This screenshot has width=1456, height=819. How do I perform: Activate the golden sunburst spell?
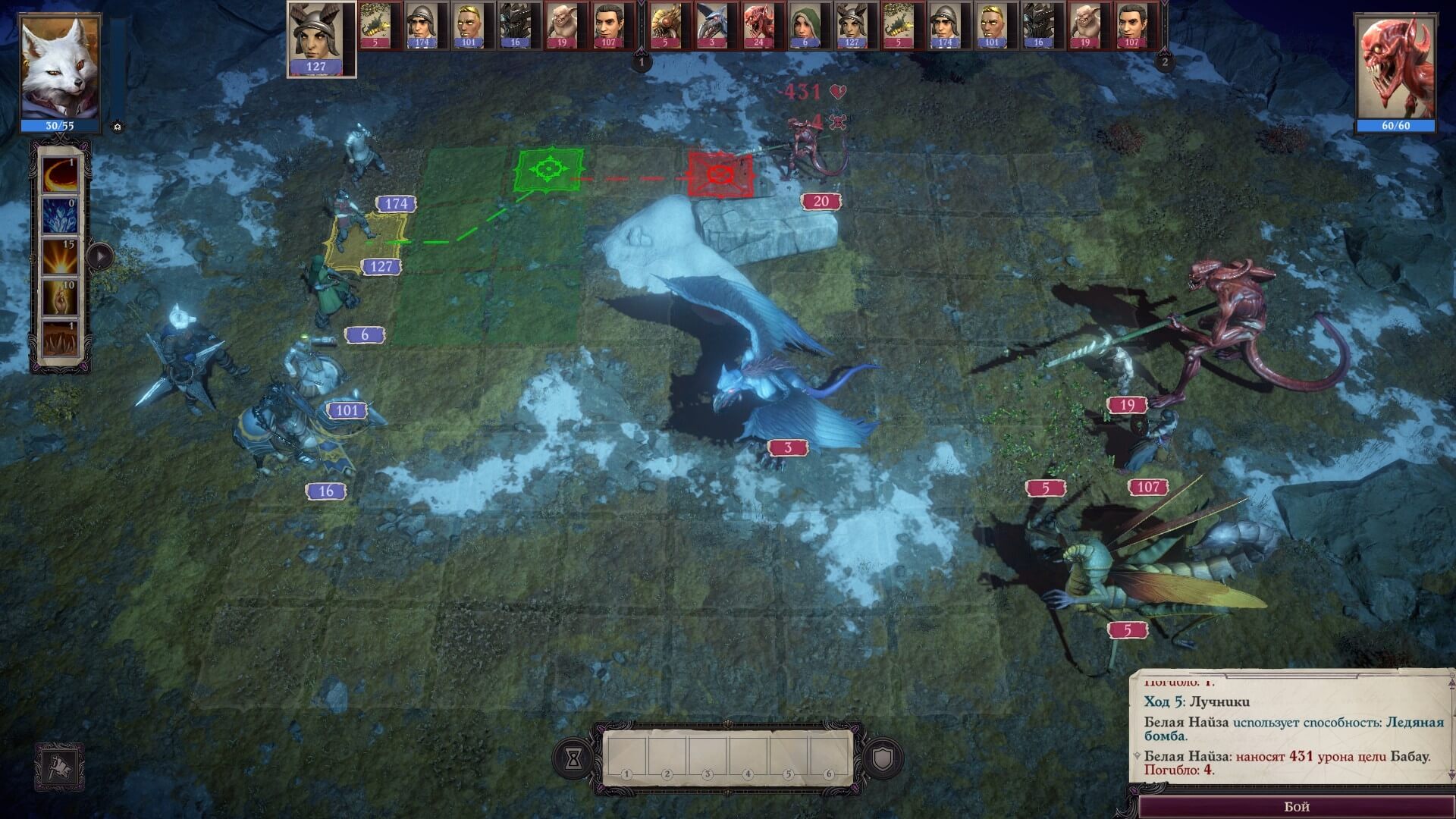point(60,257)
